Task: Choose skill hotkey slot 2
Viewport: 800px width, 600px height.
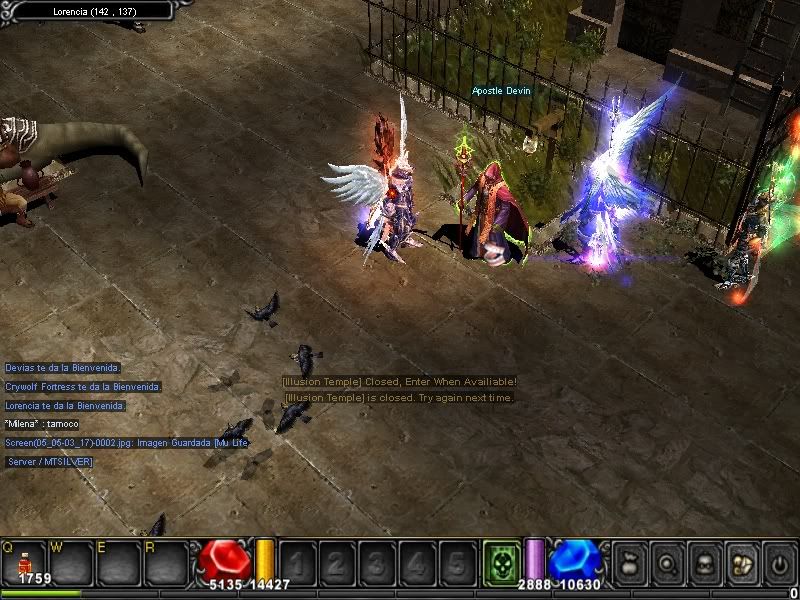Action: coord(337,563)
